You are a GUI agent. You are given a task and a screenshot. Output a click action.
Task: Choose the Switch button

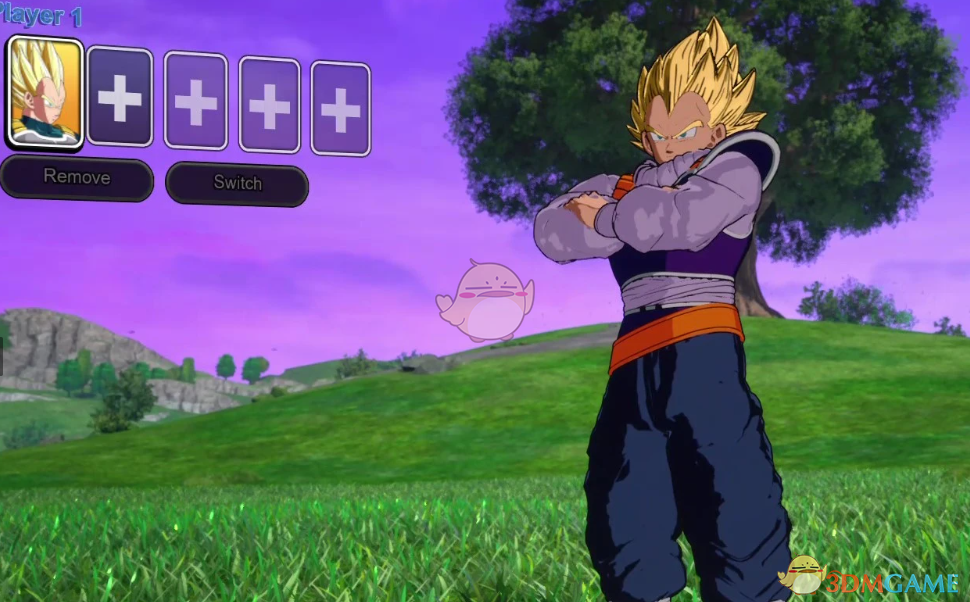click(237, 183)
